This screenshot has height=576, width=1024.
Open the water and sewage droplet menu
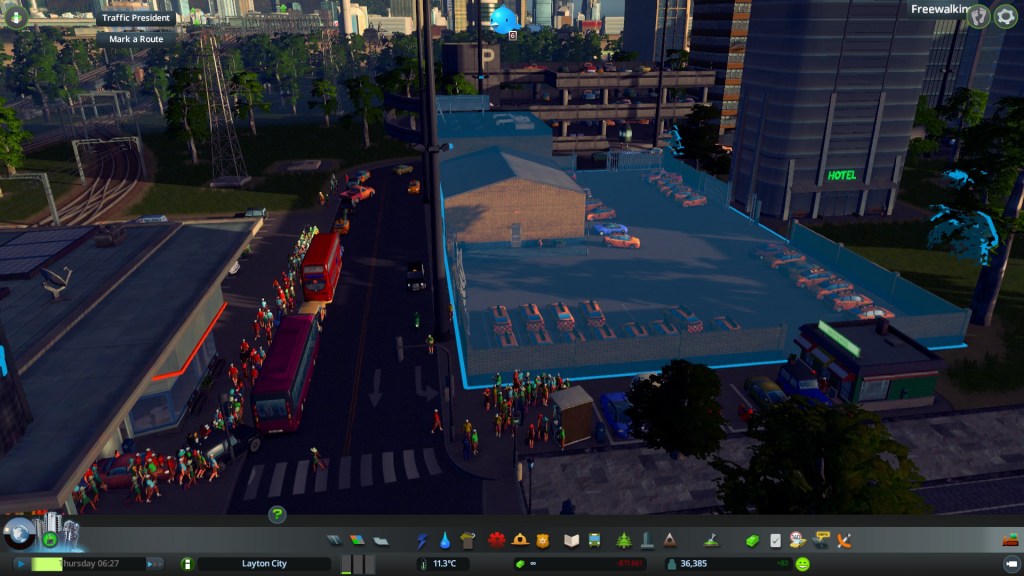tap(445, 541)
